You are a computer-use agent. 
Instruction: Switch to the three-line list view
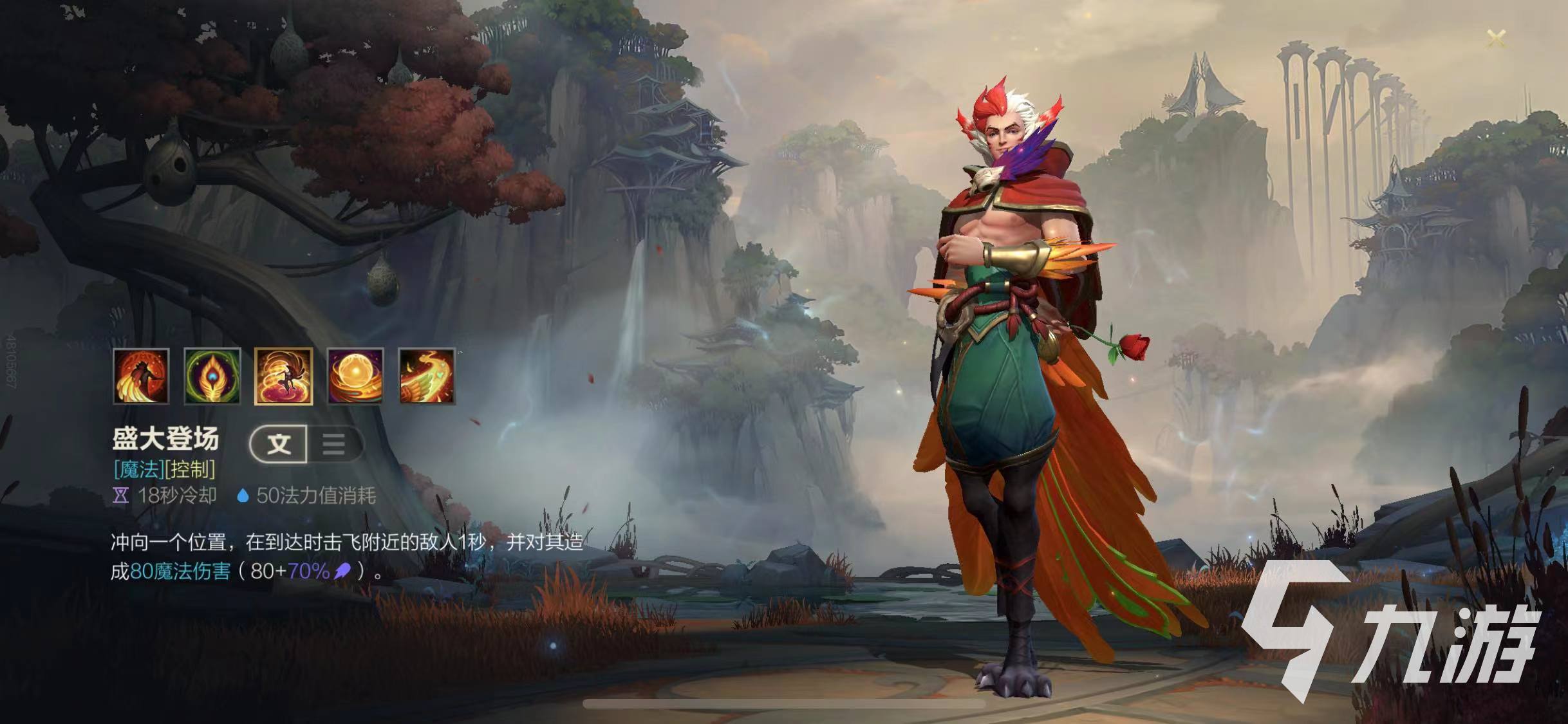click(x=333, y=444)
